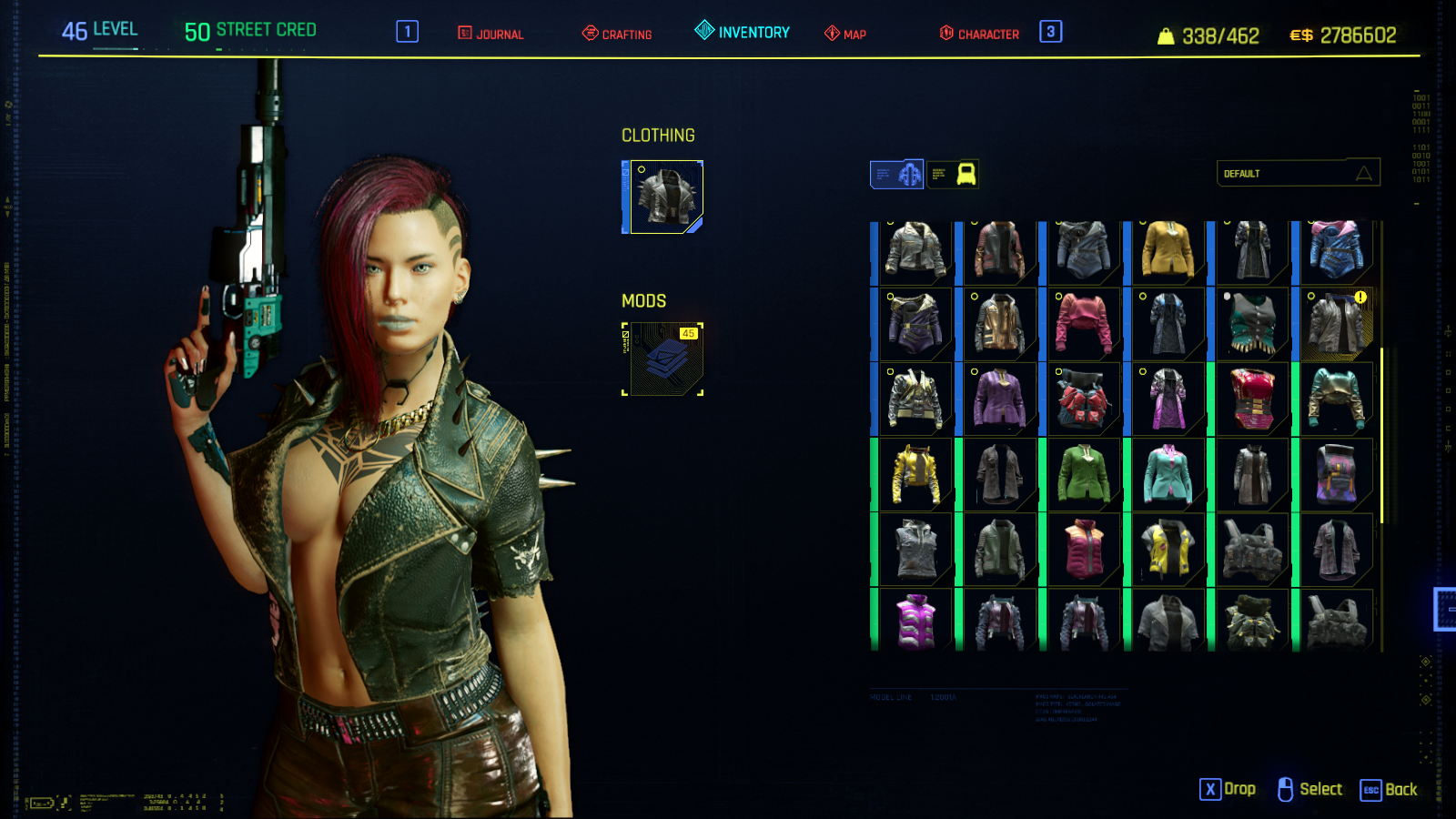Open the Journal tab
1456x819 pixels.
pos(490,34)
